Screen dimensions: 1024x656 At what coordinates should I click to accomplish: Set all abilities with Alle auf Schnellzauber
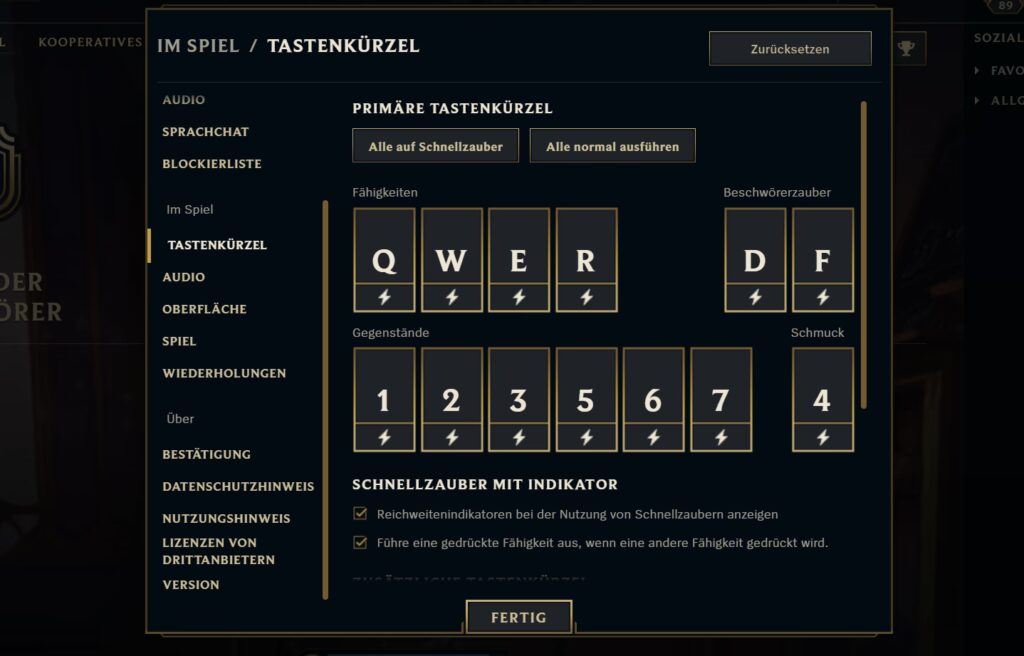pos(435,146)
